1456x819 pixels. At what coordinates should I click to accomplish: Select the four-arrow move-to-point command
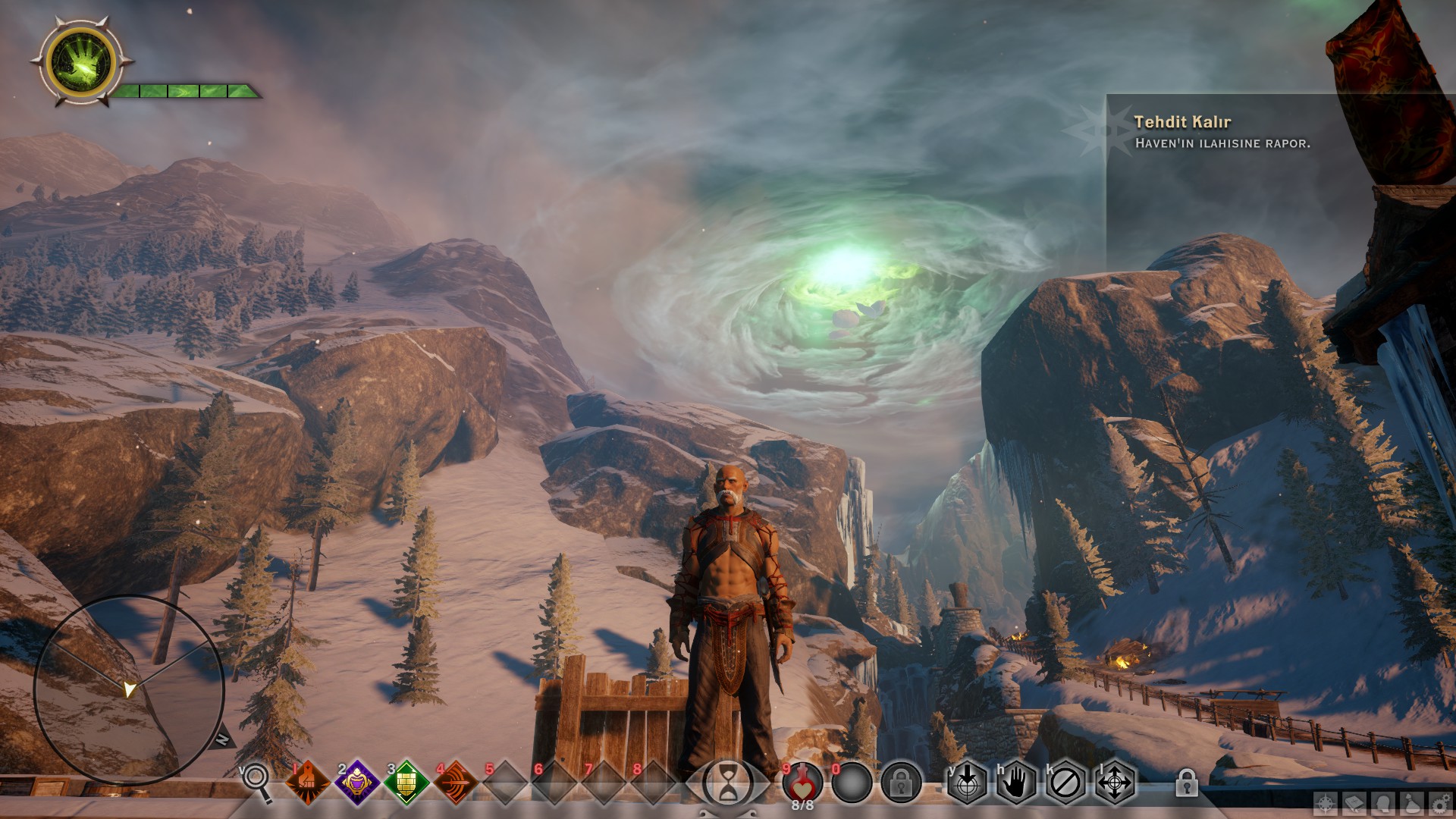coord(1114,783)
